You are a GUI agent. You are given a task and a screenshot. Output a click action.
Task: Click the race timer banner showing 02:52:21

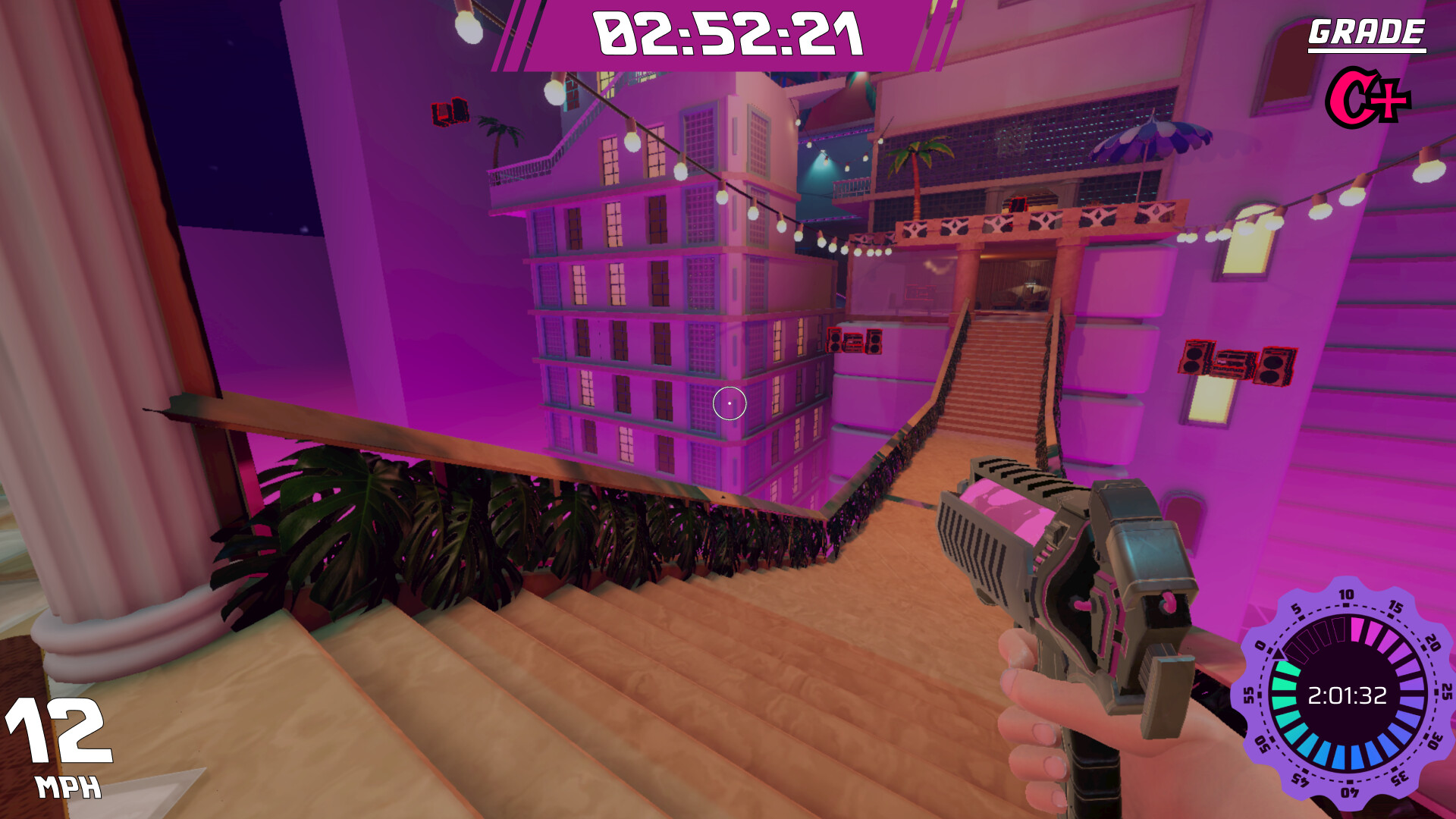coord(728,34)
